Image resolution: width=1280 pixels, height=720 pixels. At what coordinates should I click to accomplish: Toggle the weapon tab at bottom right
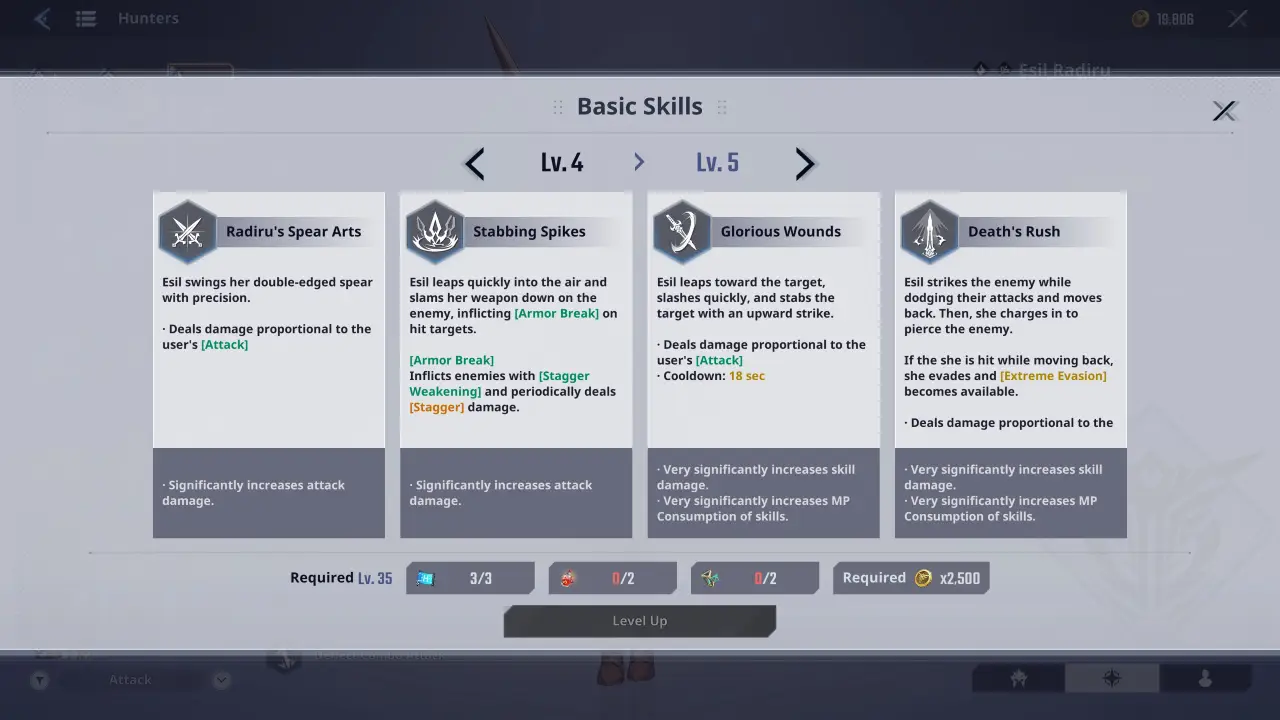pos(1018,678)
